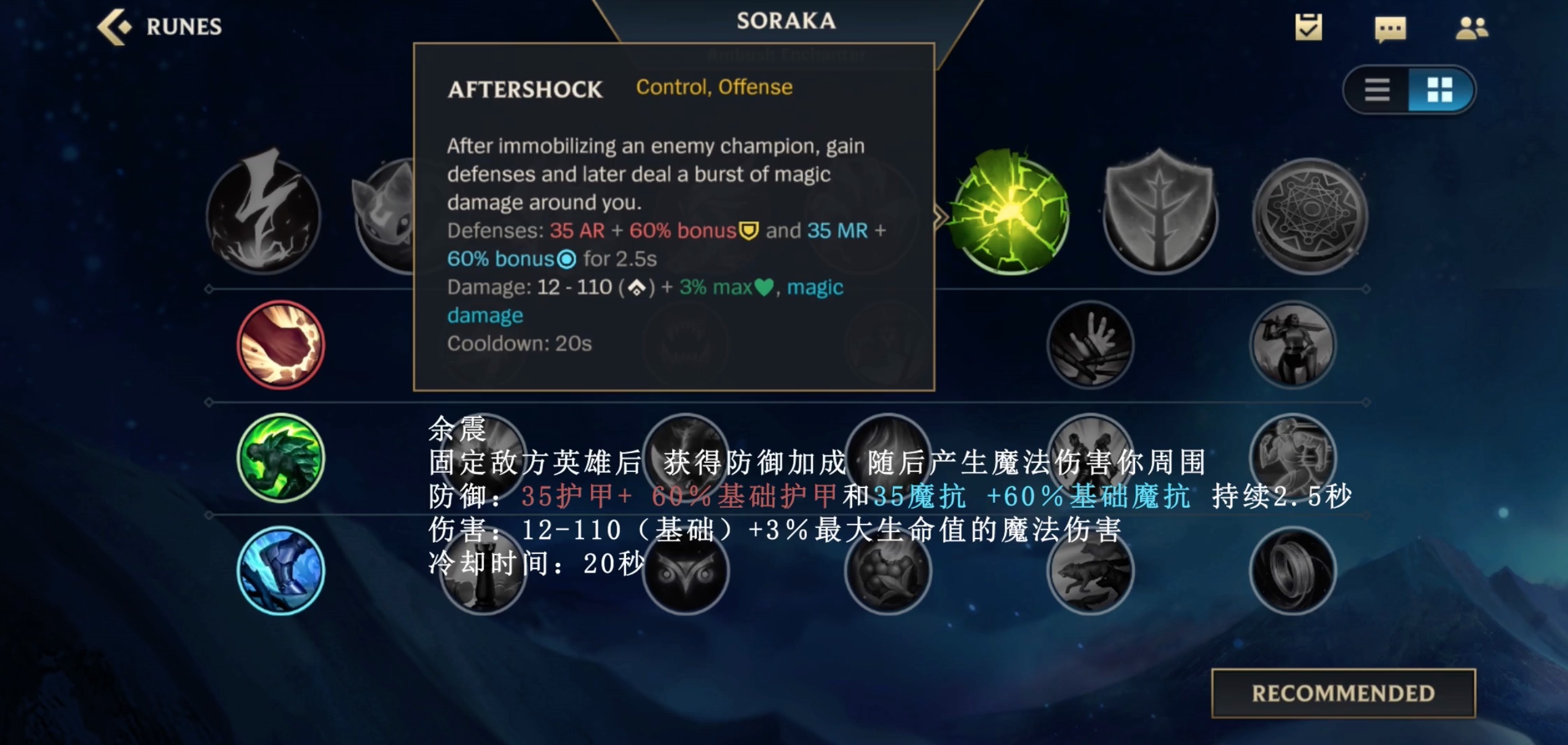Select the green Conditioning rune as active
Viewport: 1568px width, 745px height.
283,458
